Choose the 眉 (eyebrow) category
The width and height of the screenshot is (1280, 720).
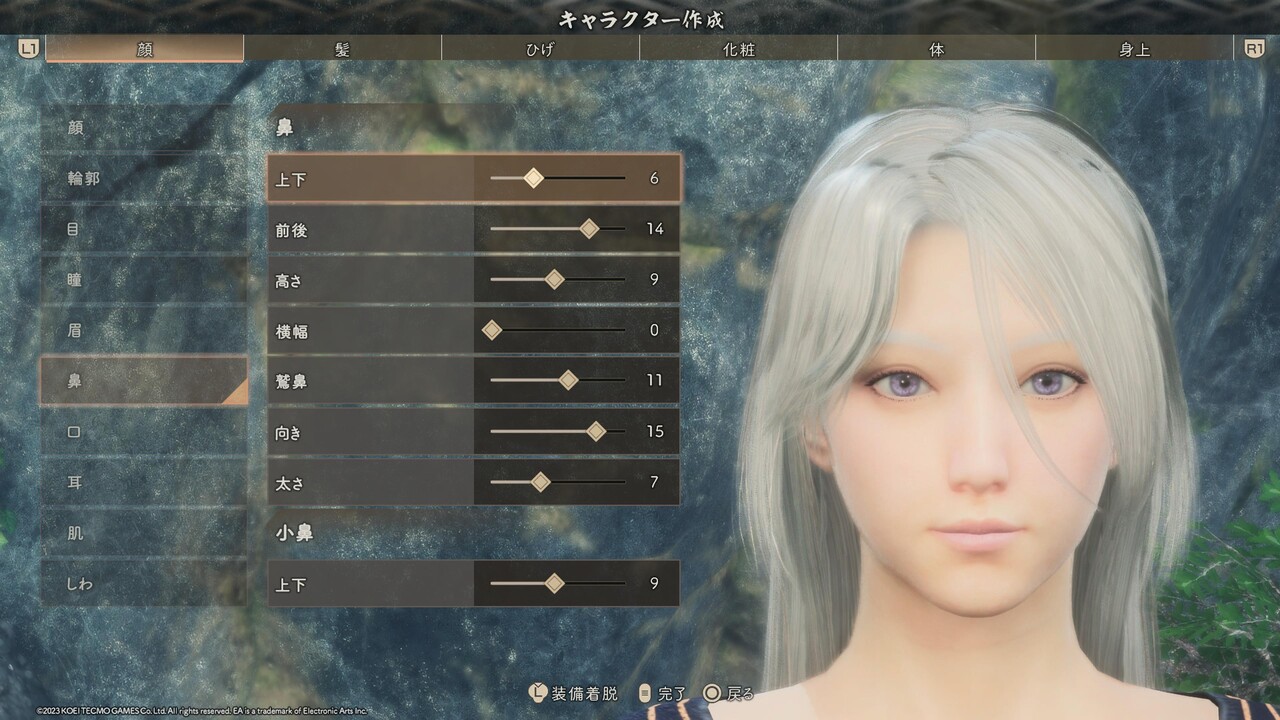(x=143, y=330)
